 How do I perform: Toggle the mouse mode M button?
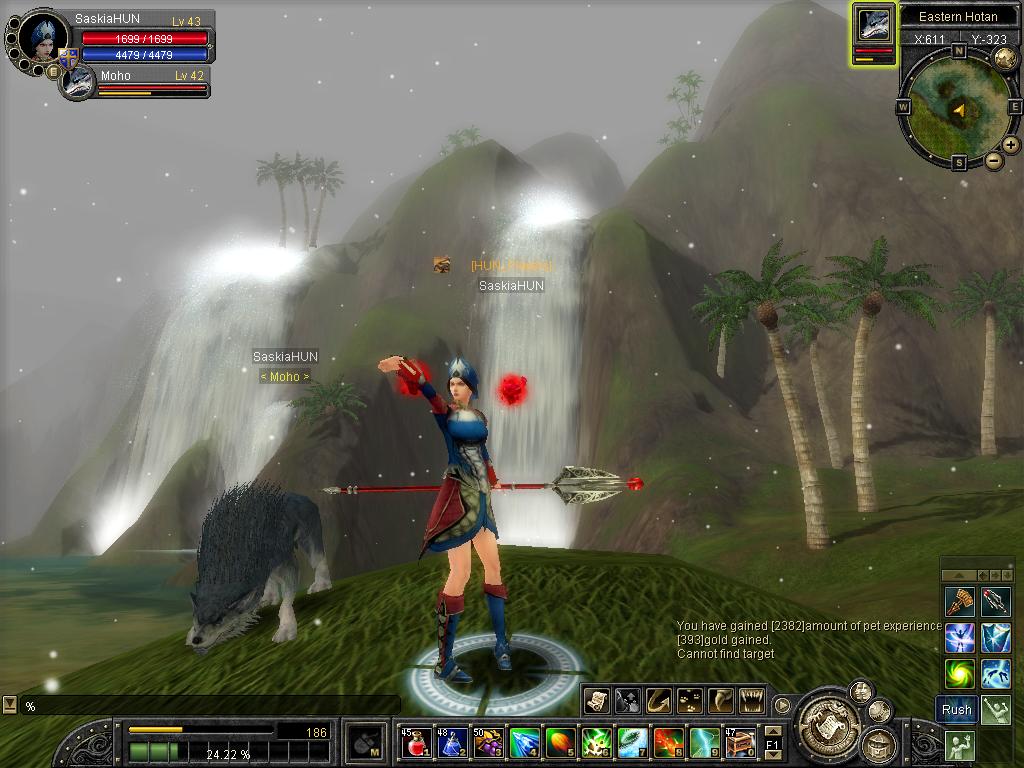tap(366, 743)
